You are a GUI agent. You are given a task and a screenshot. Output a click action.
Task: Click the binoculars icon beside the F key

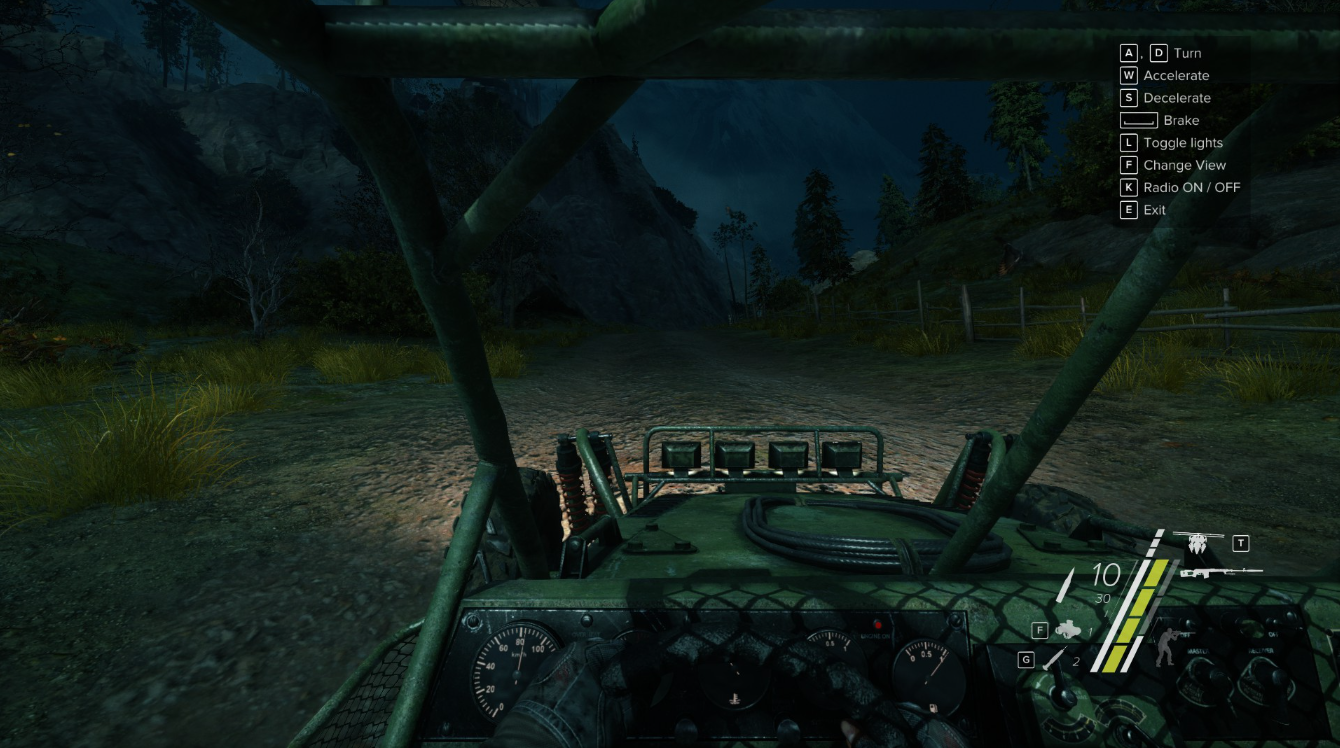[x=1068, y=629]
